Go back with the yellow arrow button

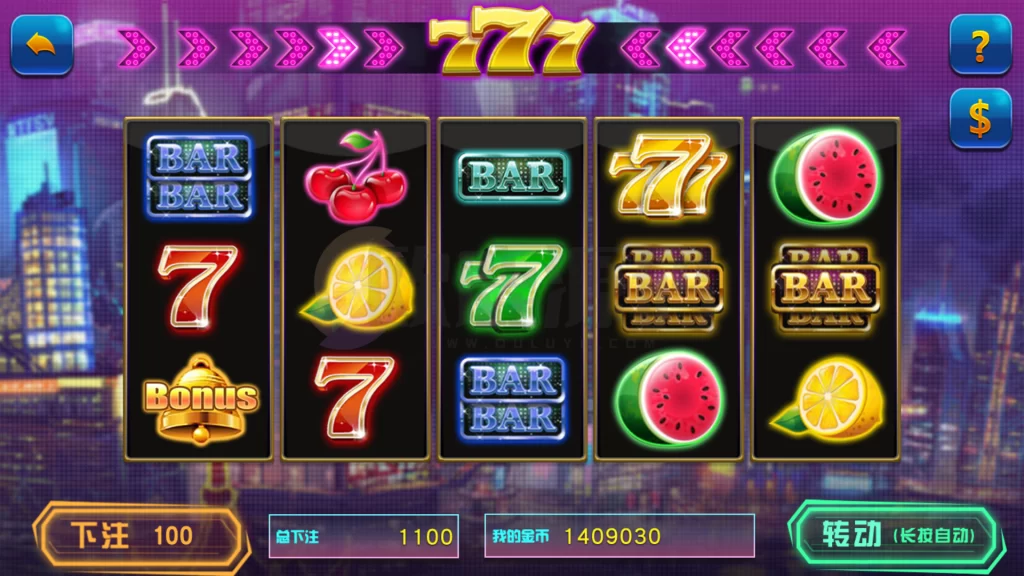click(41, 44)
